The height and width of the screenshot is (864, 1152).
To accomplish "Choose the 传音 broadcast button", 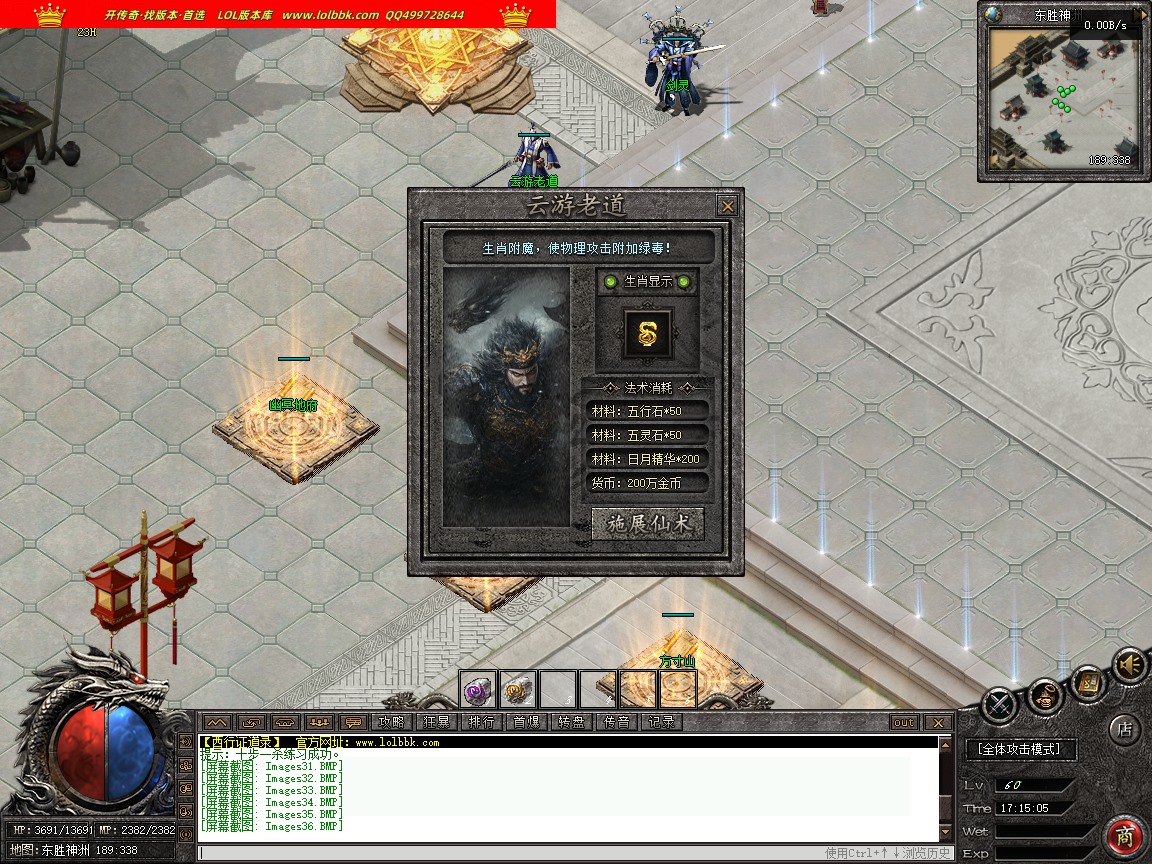I will (x=616, y=722).
